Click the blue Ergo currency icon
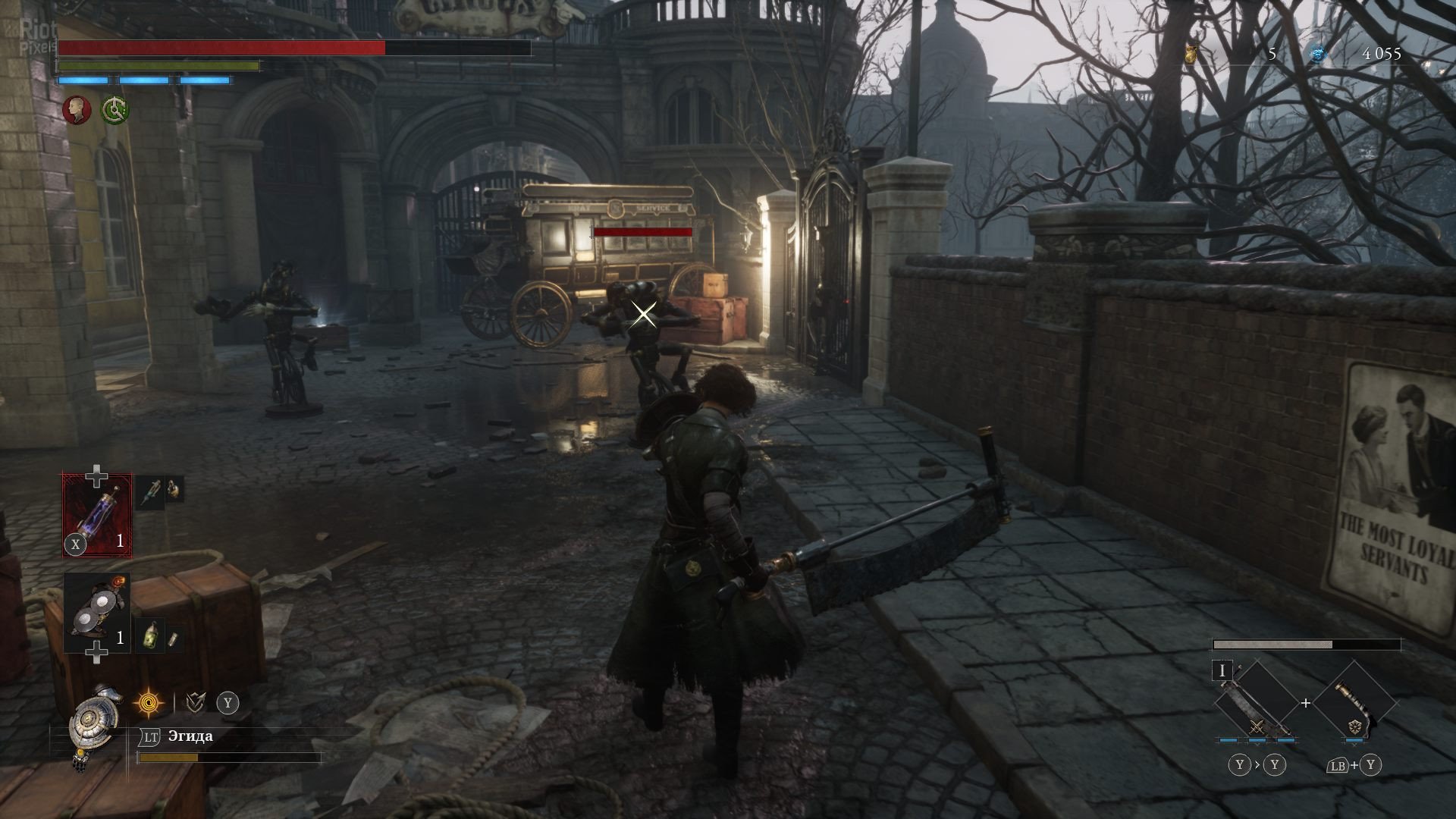The height and width of the screenshot is (819, 1456). (1319, 53)
